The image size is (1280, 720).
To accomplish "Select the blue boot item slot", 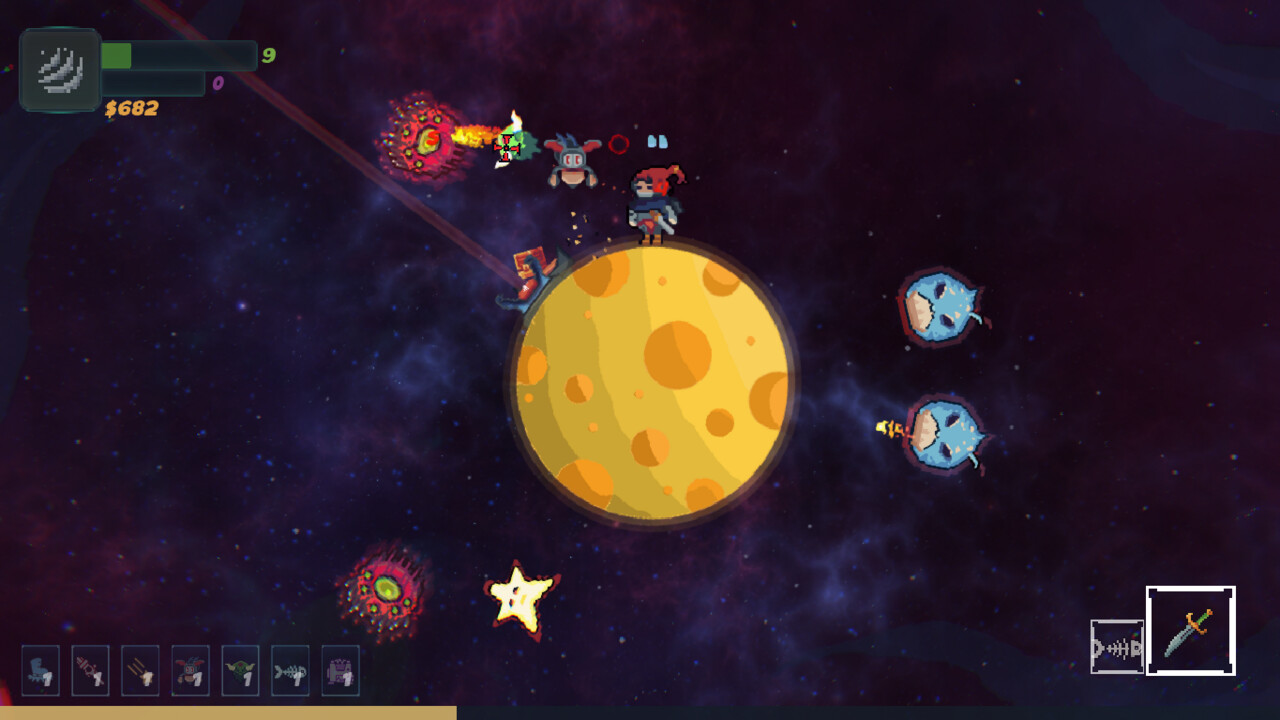I will point(41,670).
